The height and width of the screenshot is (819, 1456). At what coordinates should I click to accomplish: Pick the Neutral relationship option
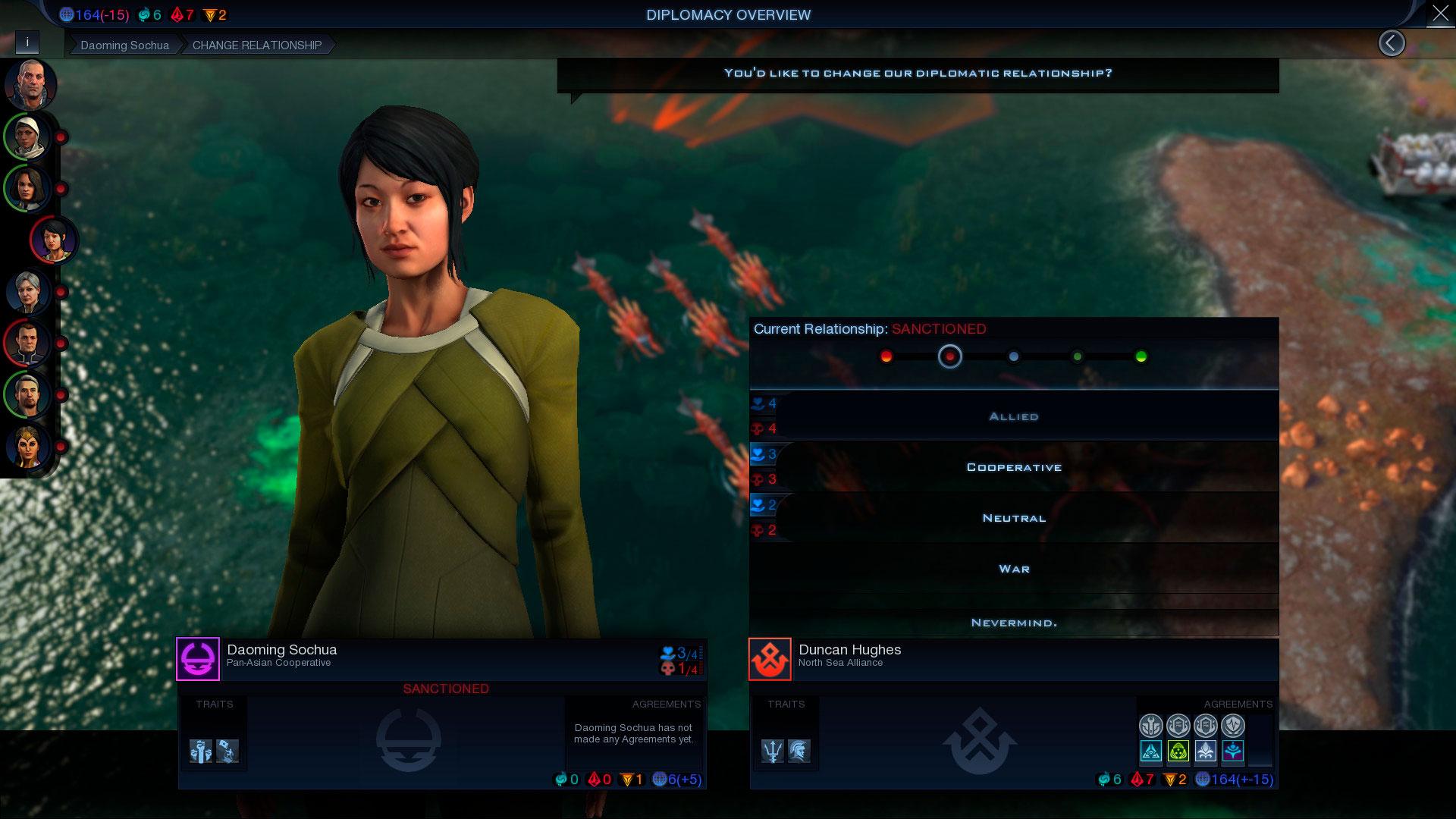click(1013, 518)
